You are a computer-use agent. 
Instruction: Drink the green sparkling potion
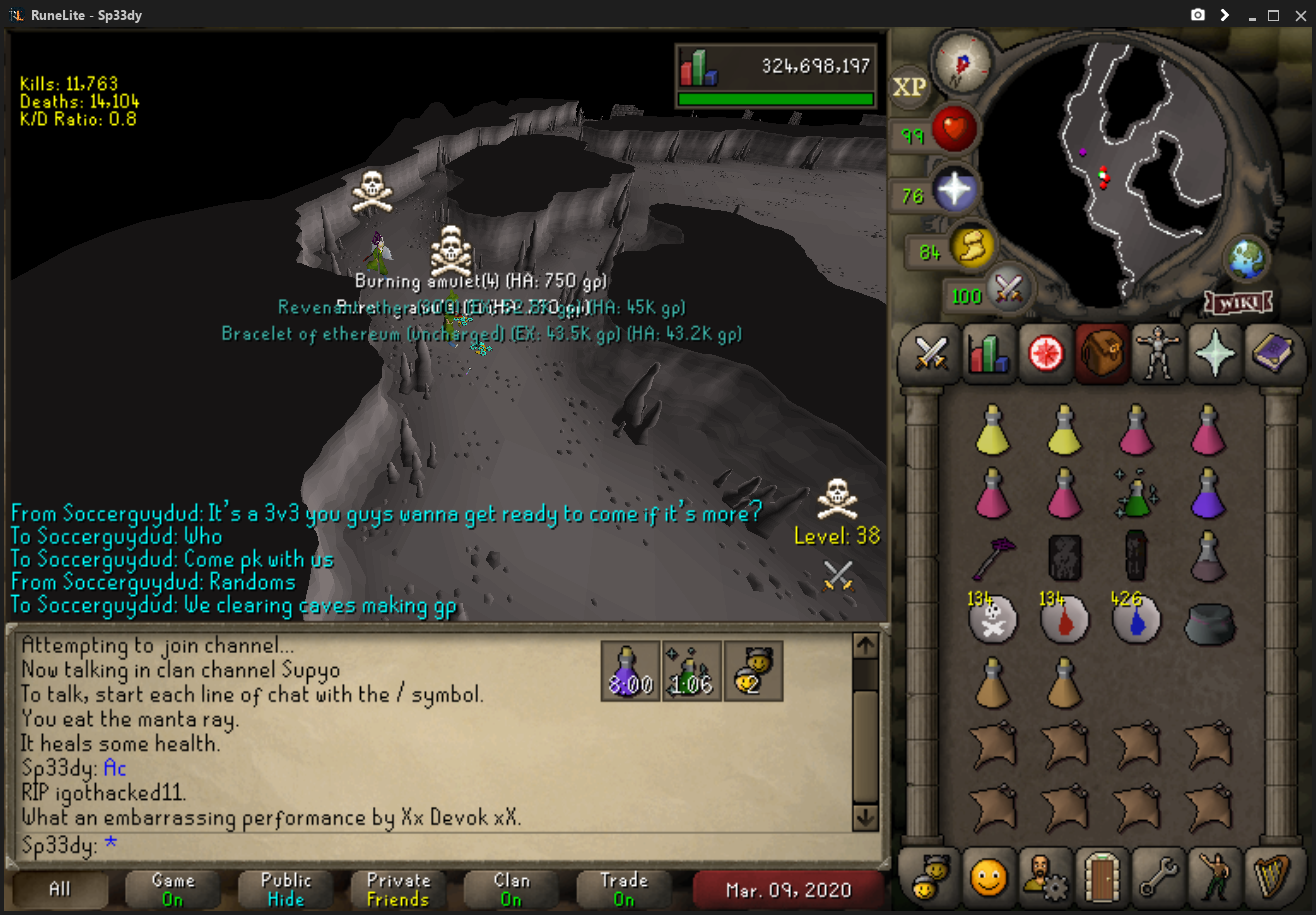[x=1136, y=492]
